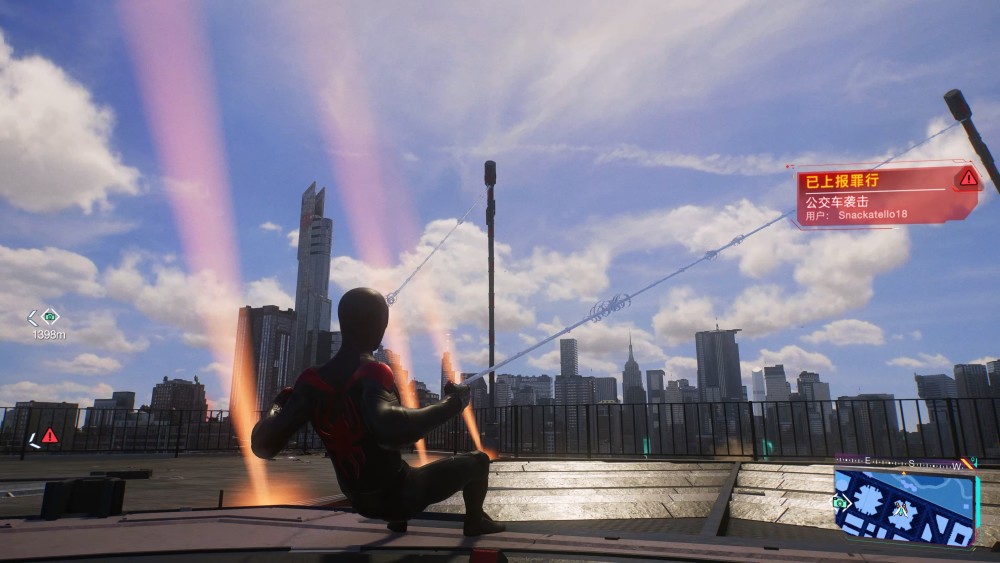Open the reported crime notification banner

click(x=885, y=197)
